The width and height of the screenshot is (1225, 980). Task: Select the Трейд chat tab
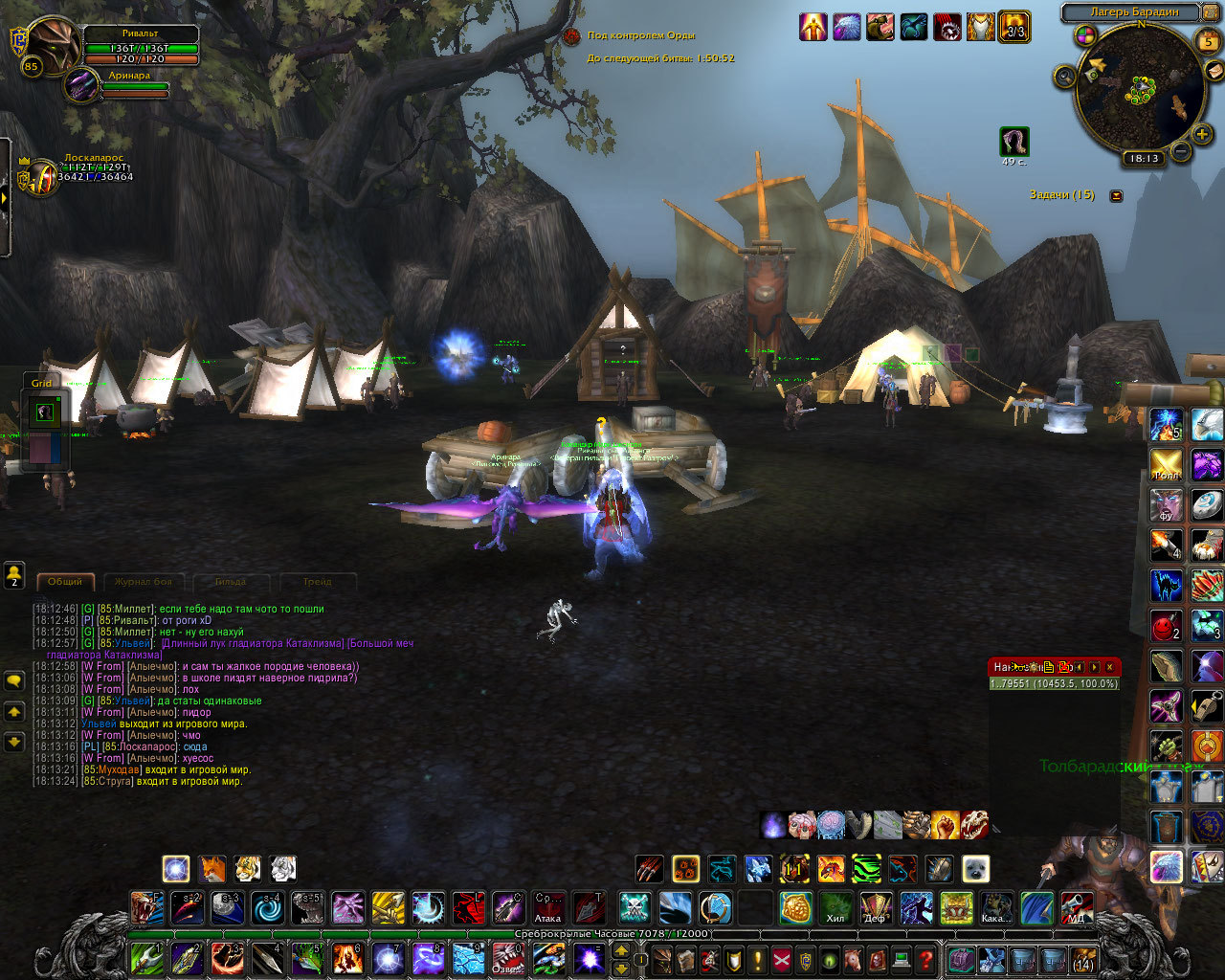317,581
